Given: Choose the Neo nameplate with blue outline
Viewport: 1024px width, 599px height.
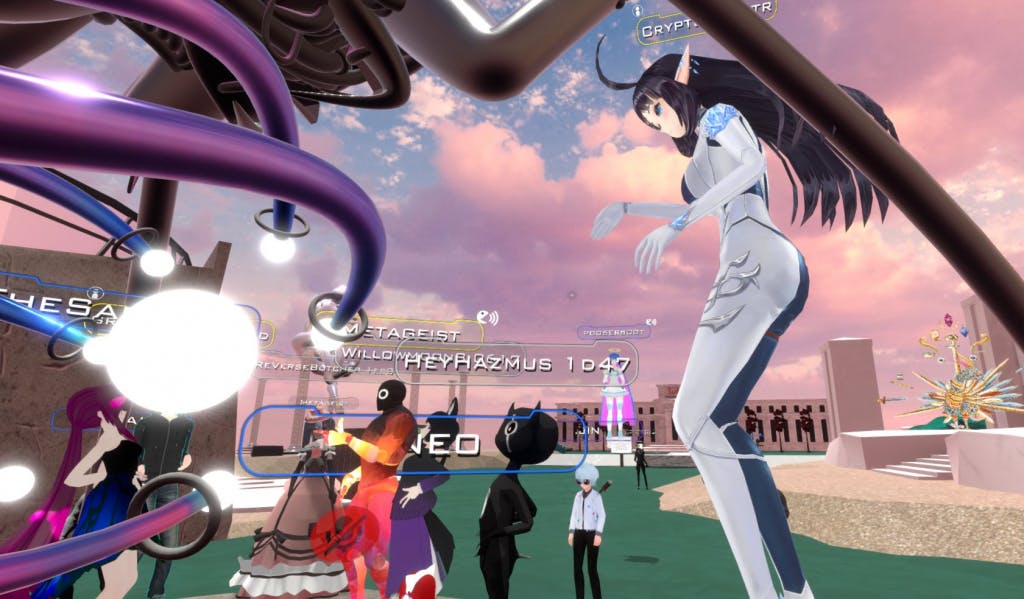Looking at the screenshot, I should coord(413,441).
